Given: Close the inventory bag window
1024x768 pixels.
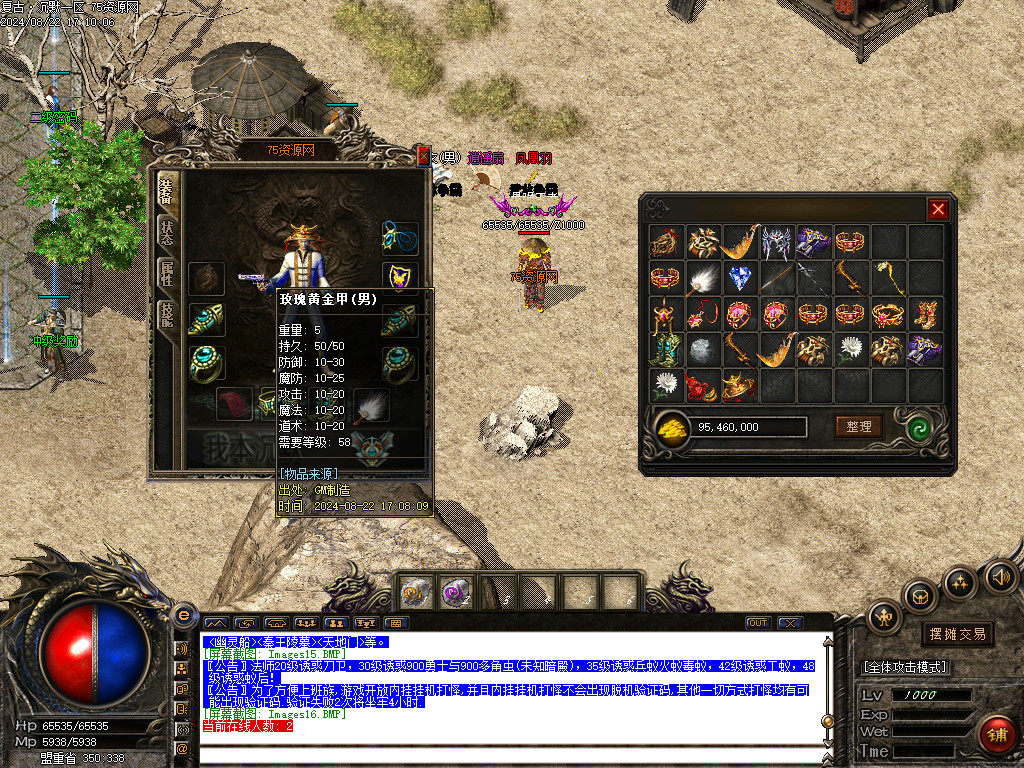Looking at the screenshot, I should click(x=937, y=209).
